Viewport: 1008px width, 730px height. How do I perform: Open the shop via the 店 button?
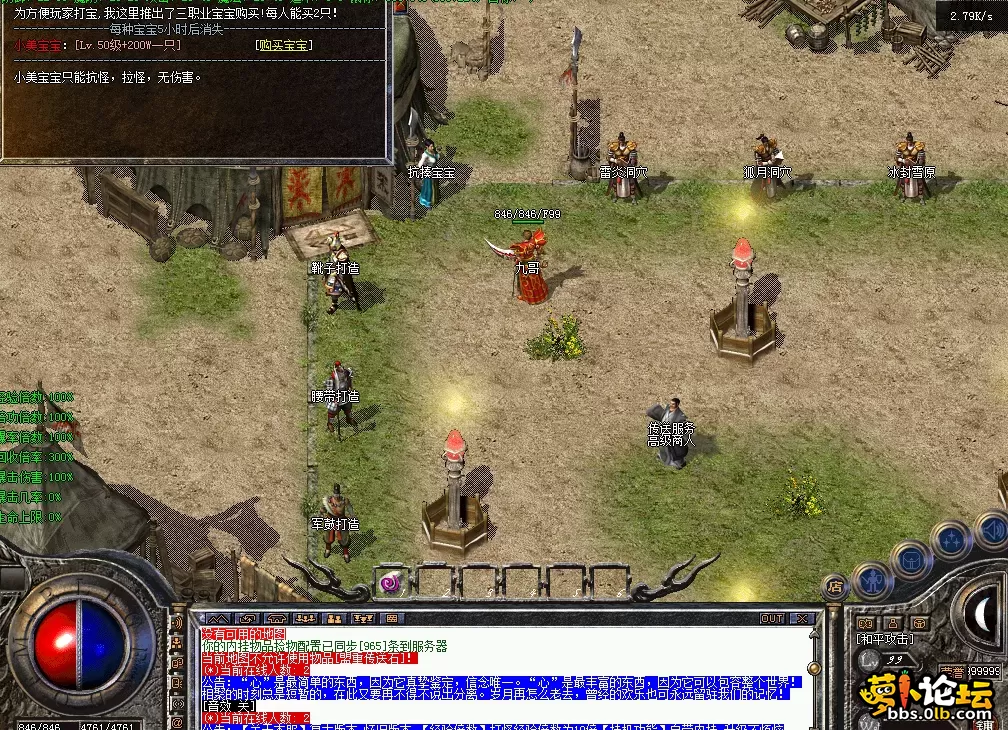[833, 587]
